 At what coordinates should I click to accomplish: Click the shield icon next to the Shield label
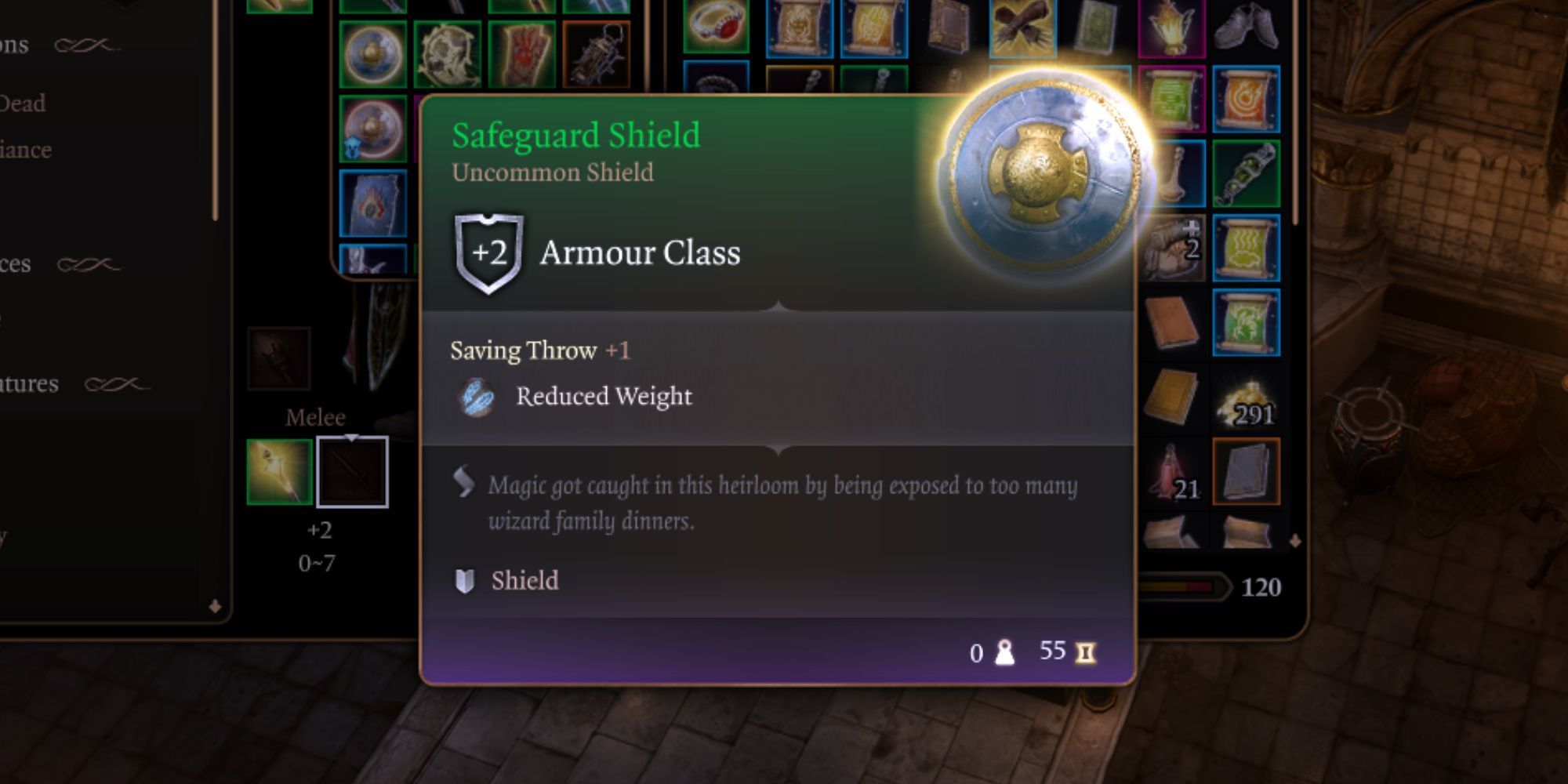(466, 580)
